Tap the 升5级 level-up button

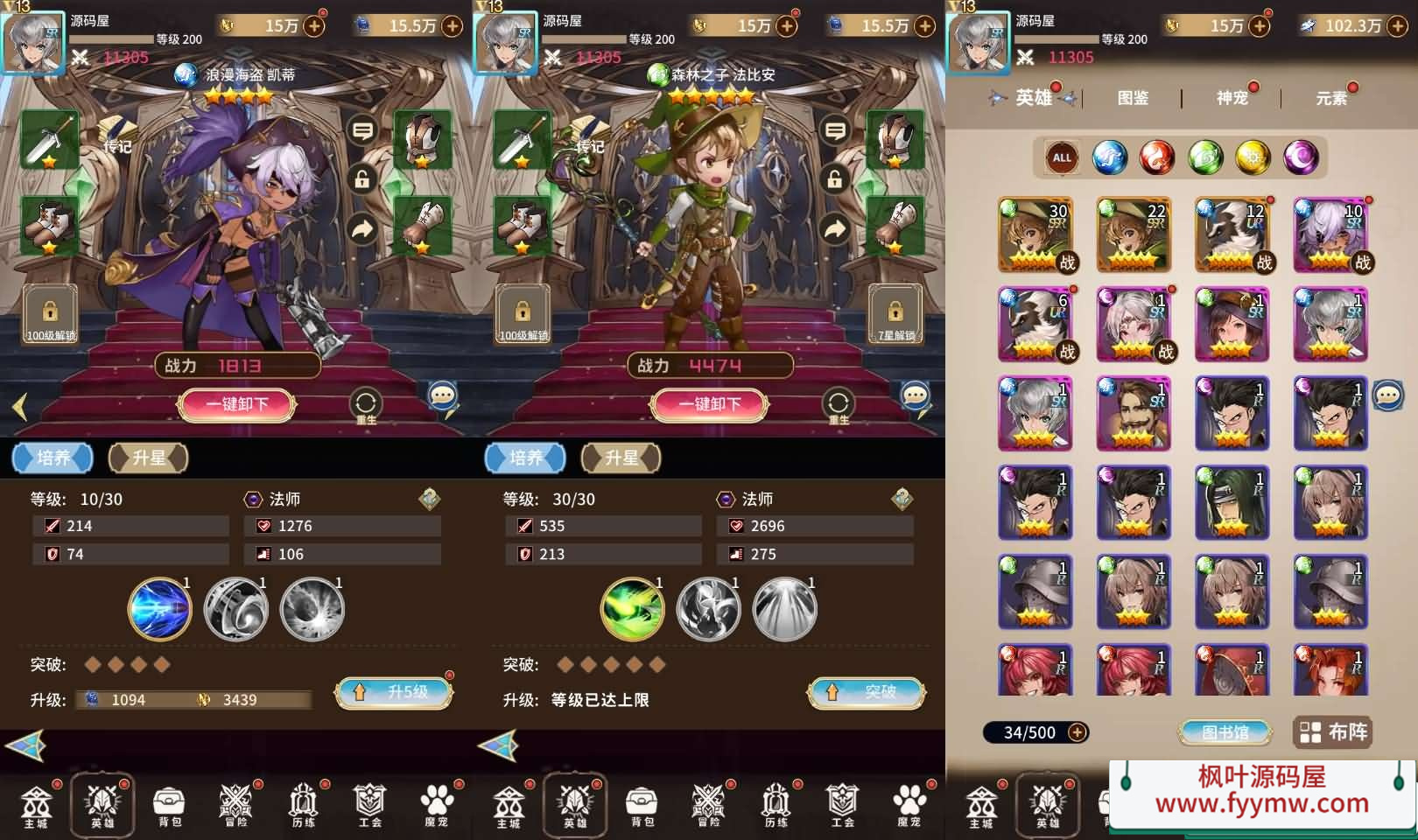(x=394, y=693)
